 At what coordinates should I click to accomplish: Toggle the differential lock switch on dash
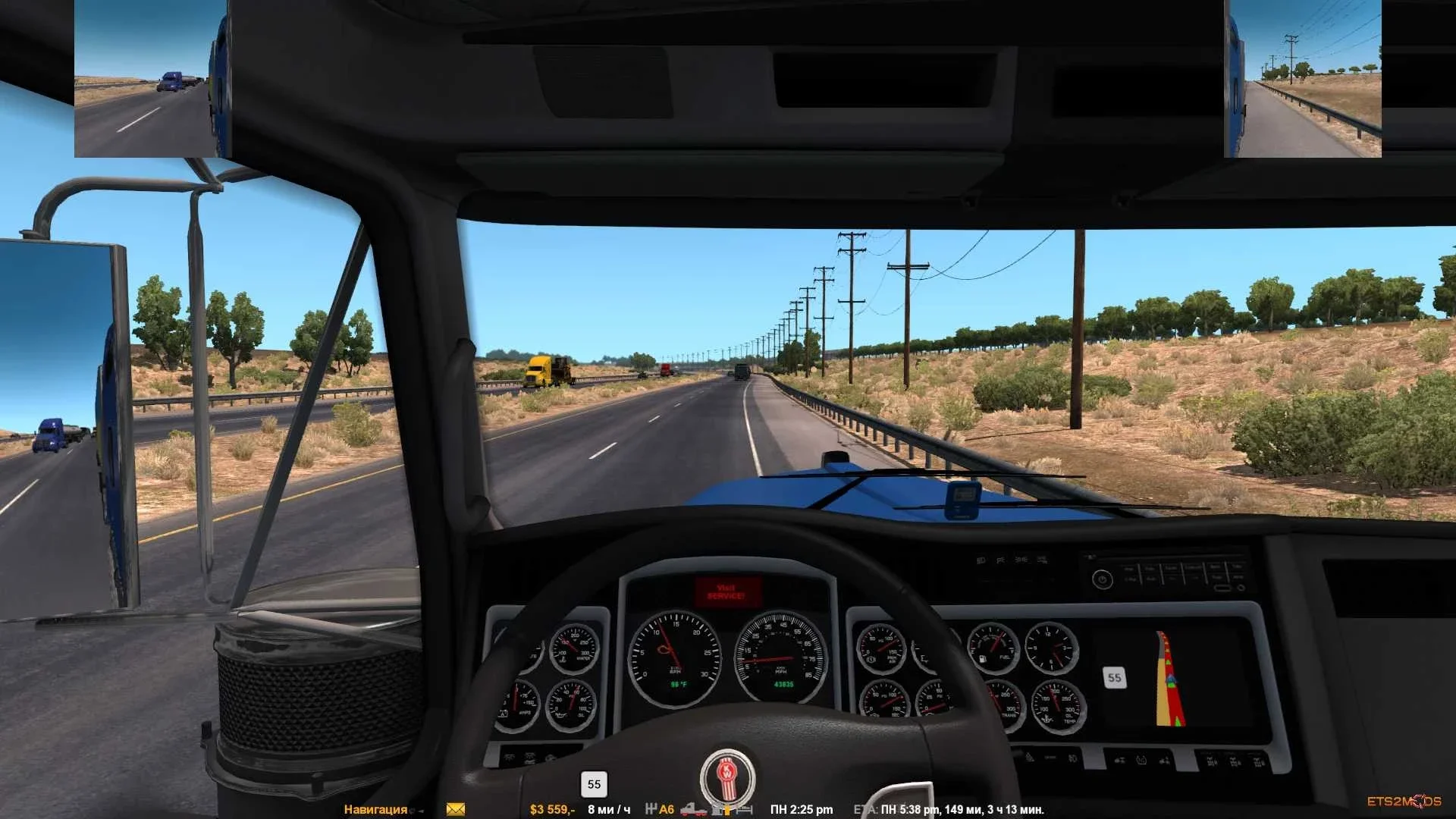click(1121, 761)
